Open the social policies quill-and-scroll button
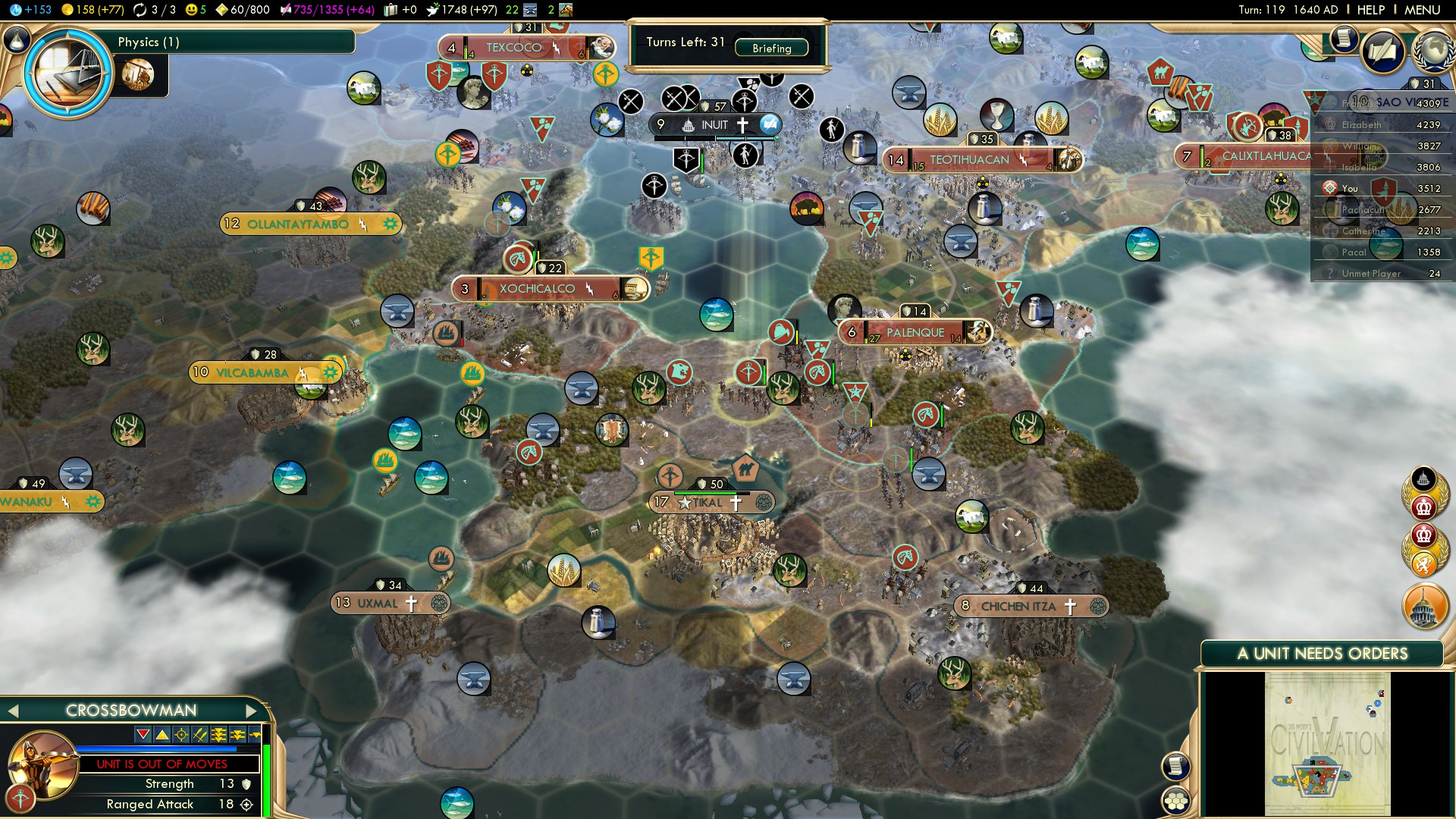 pos(1383,50)
